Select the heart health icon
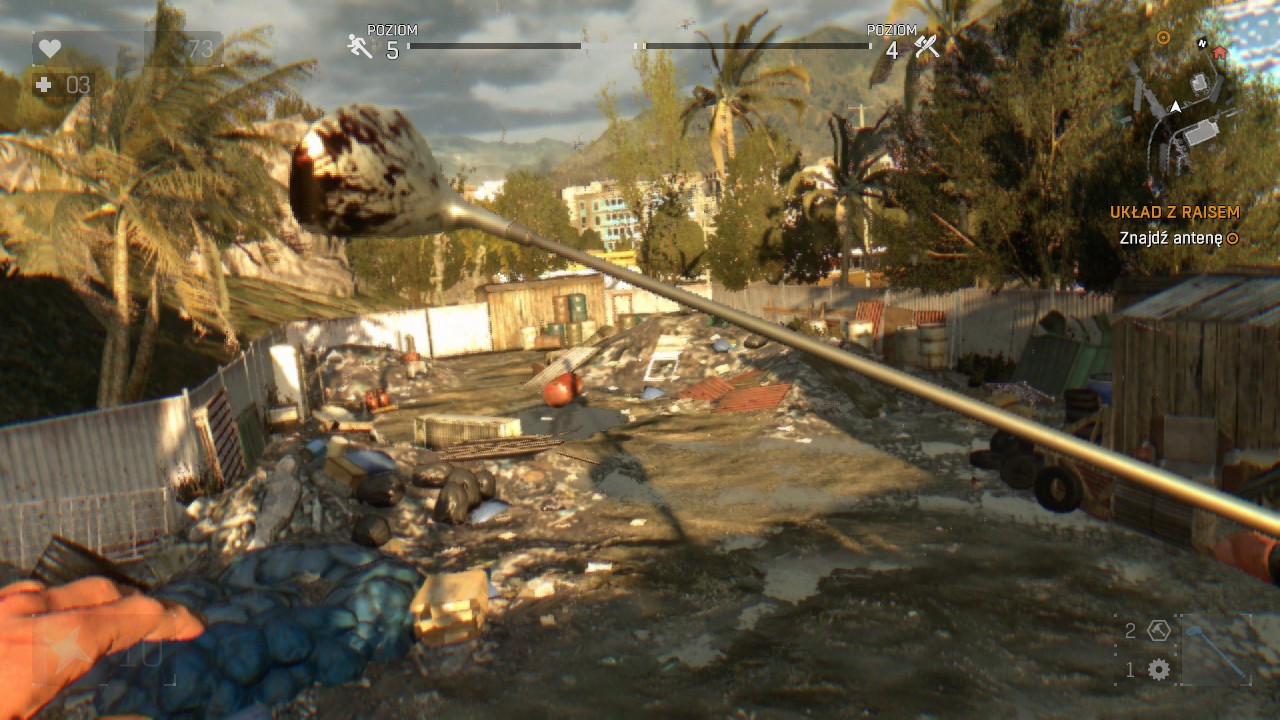 [x=50, y=47]
